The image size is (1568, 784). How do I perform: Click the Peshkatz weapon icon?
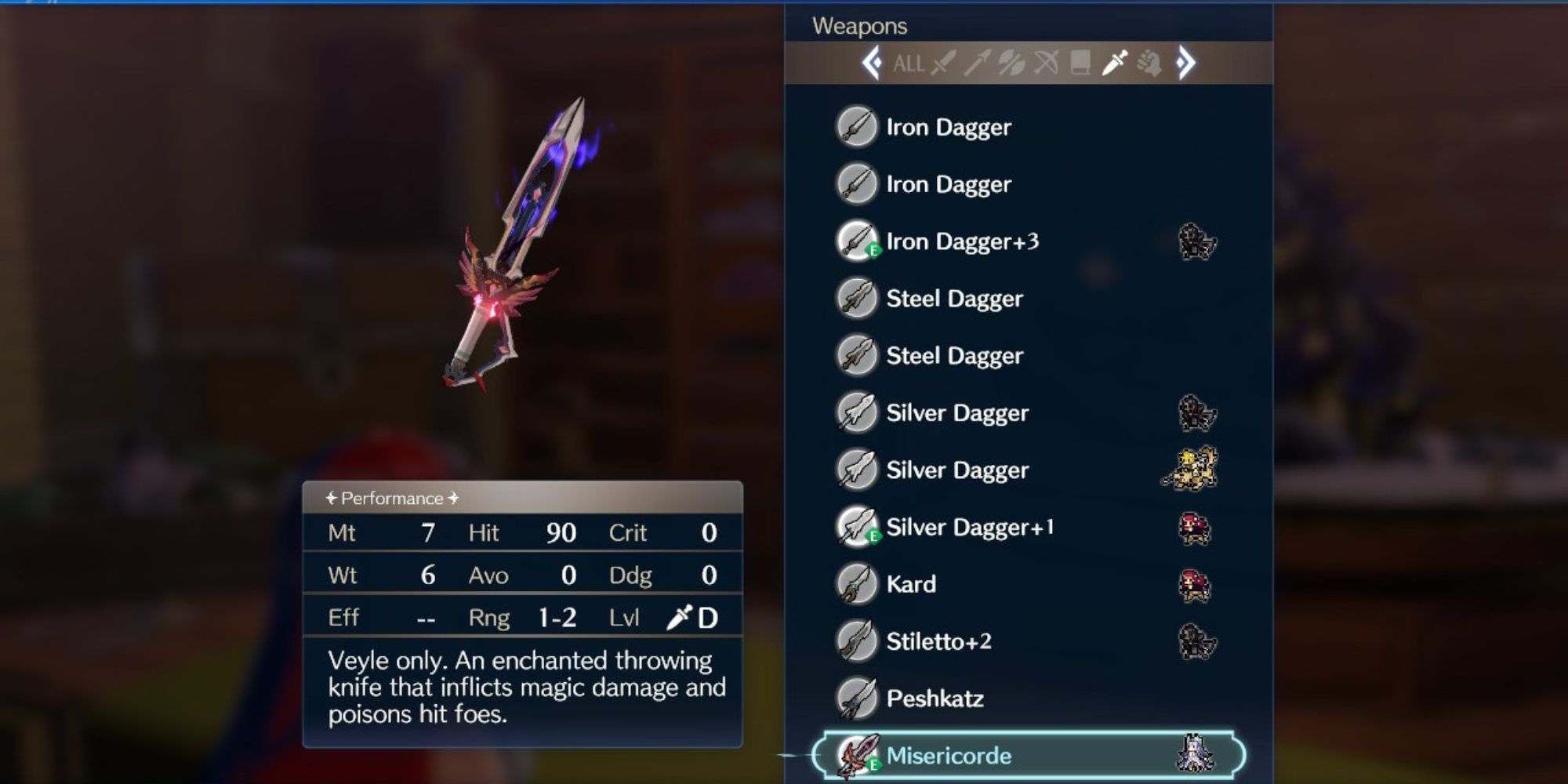858,698
